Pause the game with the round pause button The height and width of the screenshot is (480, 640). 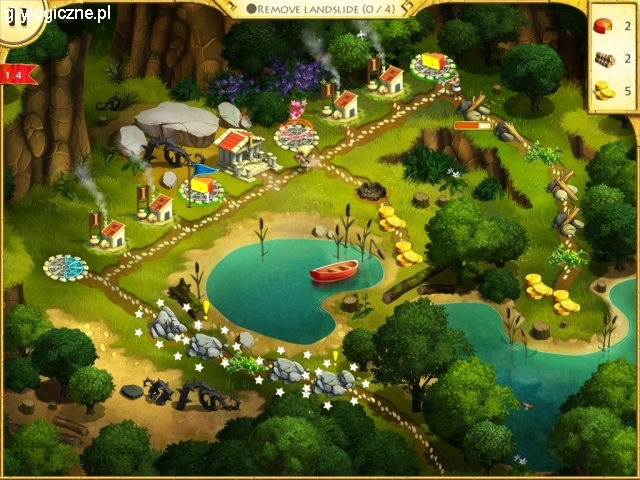coord(18,18)
